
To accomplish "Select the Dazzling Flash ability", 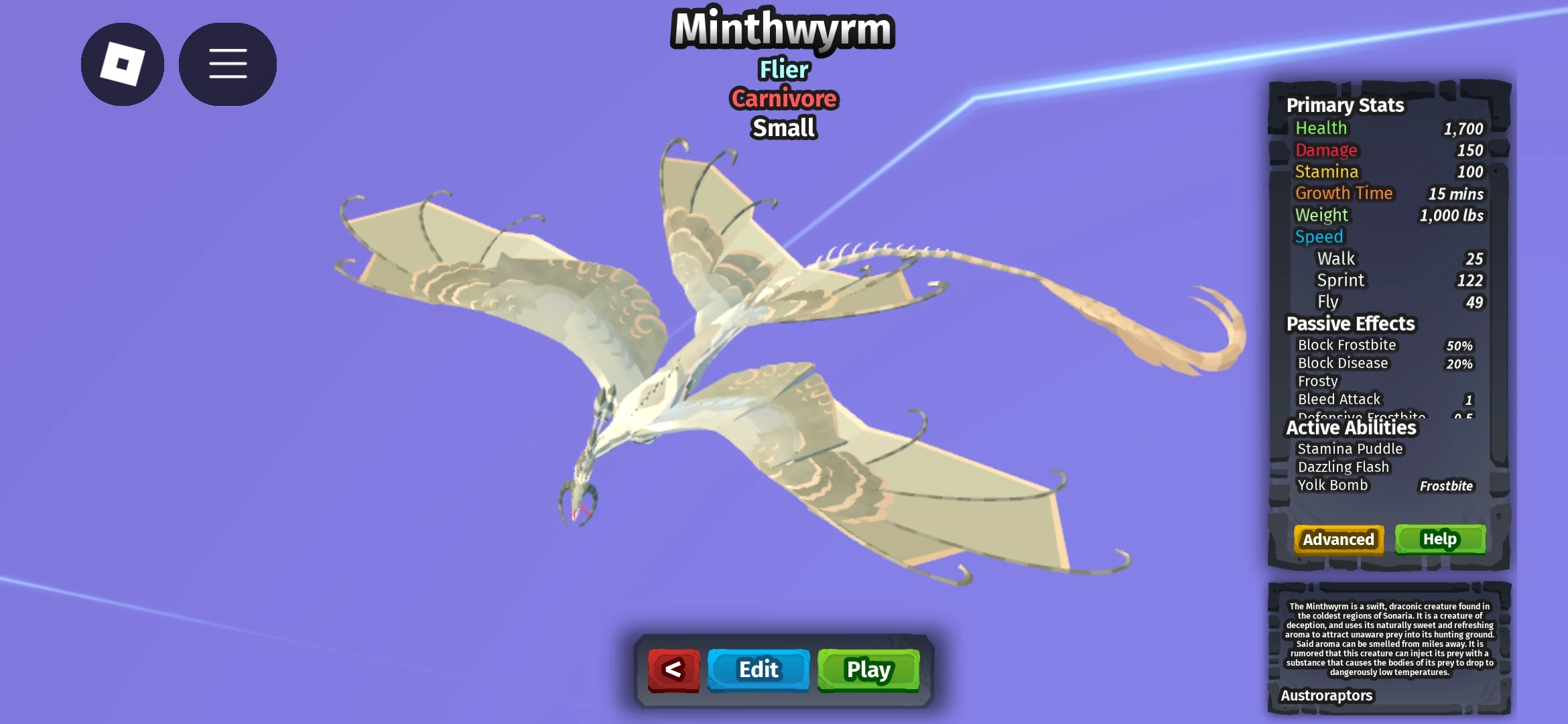I will (x=1345, y=467).
